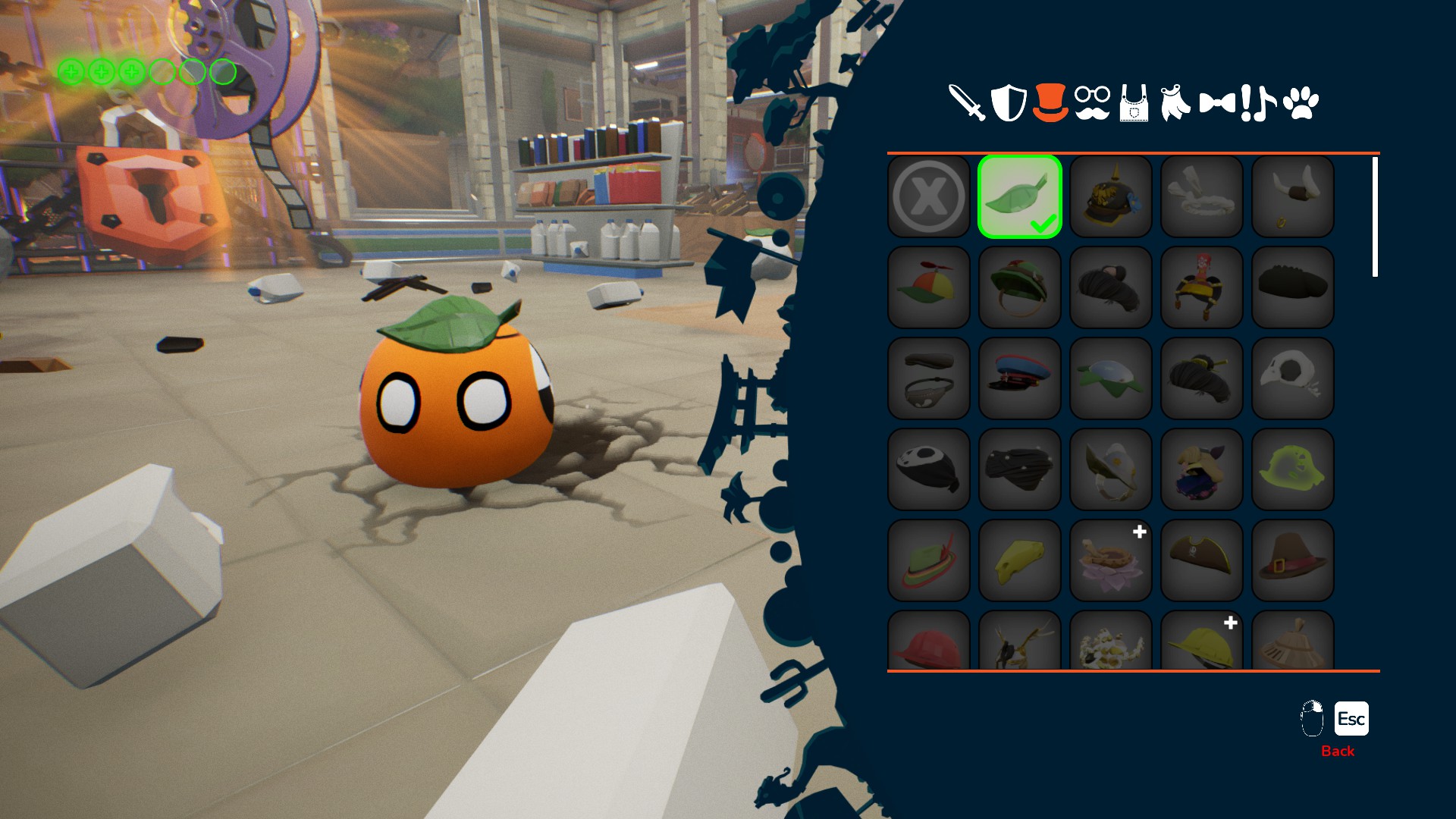1456x819 pixels.
Task: Pick the propeller beanie cap
Action: coord(929,287)
